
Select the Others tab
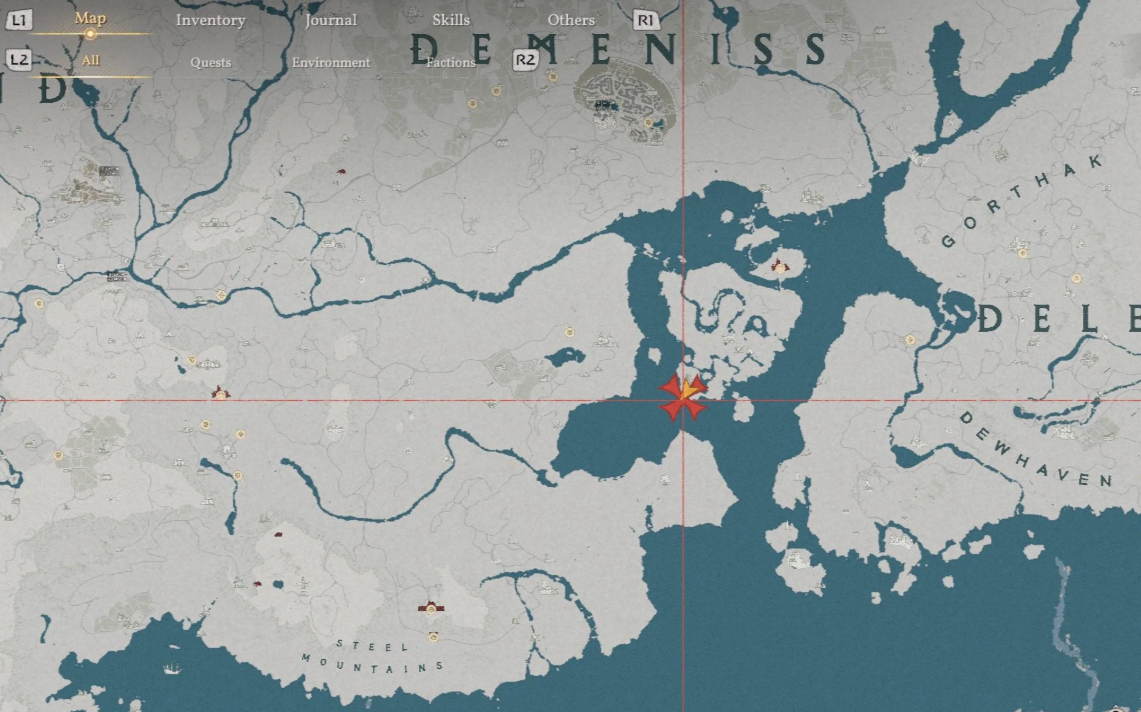pos(571,20)
